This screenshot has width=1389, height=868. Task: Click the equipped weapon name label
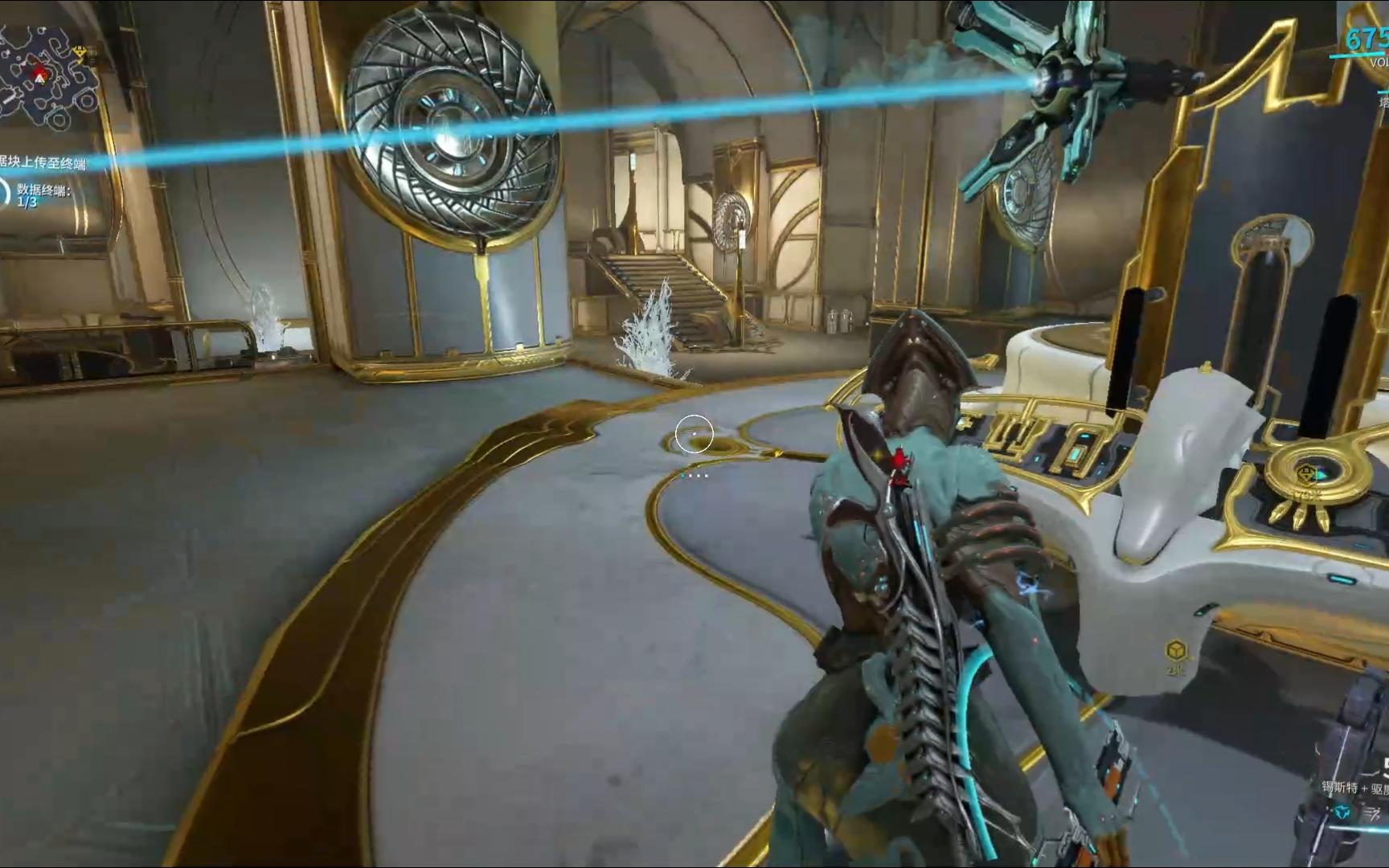1355,788
